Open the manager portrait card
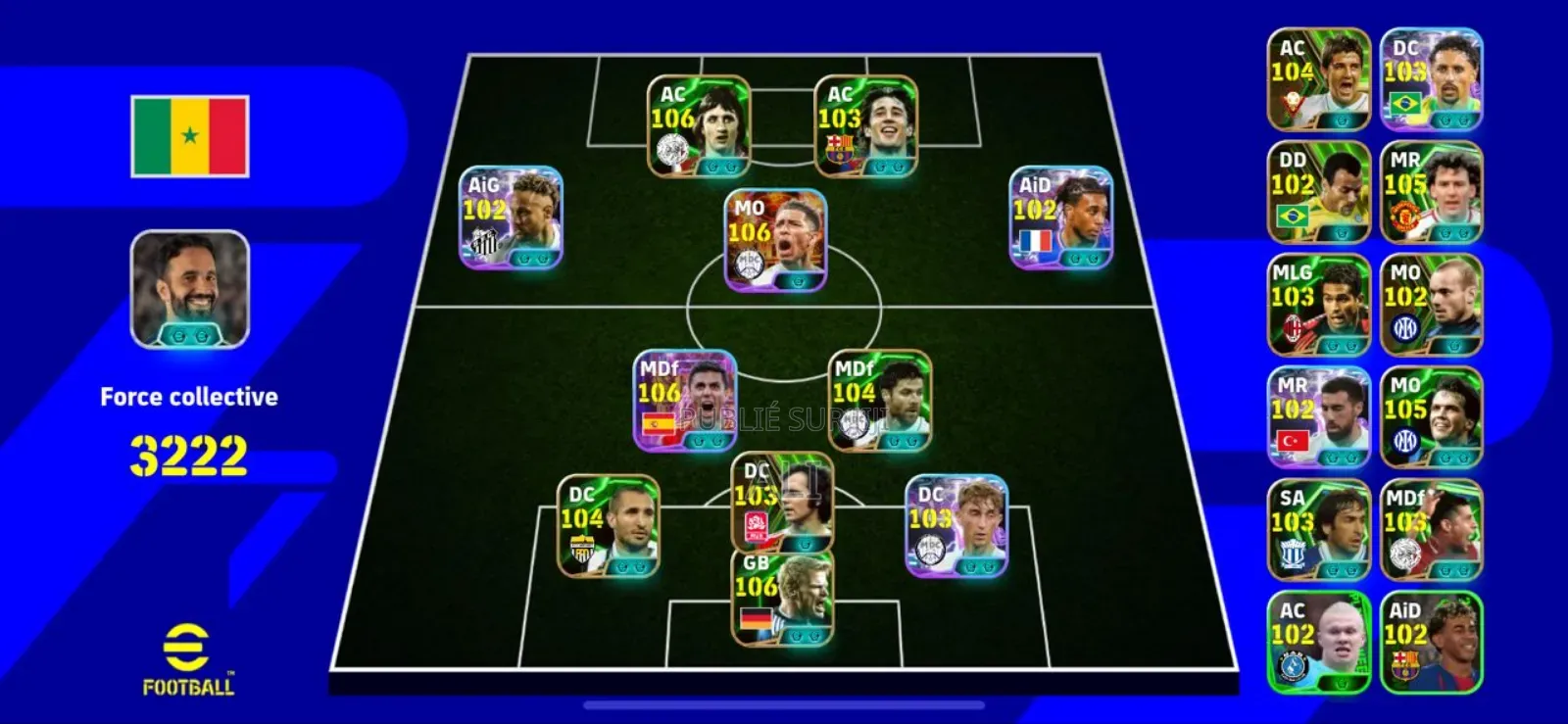This screenshot has width=1568, height=724. point(190,289)
